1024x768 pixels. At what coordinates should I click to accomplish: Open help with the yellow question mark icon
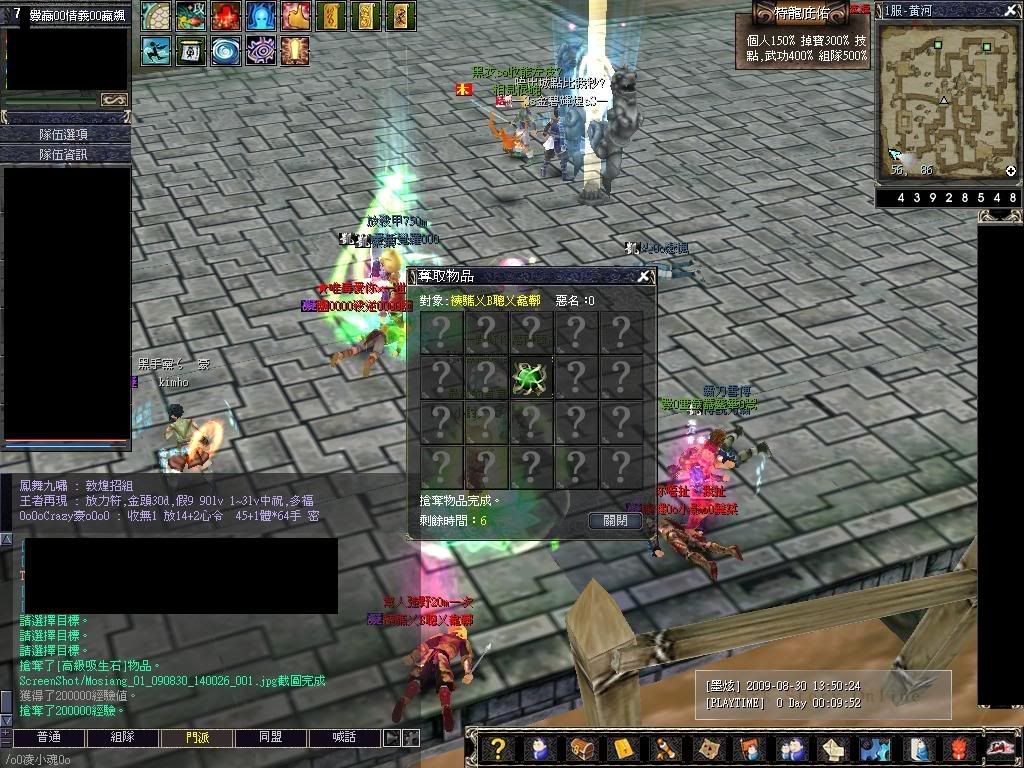pyautogui.click(x=500, y=749)
